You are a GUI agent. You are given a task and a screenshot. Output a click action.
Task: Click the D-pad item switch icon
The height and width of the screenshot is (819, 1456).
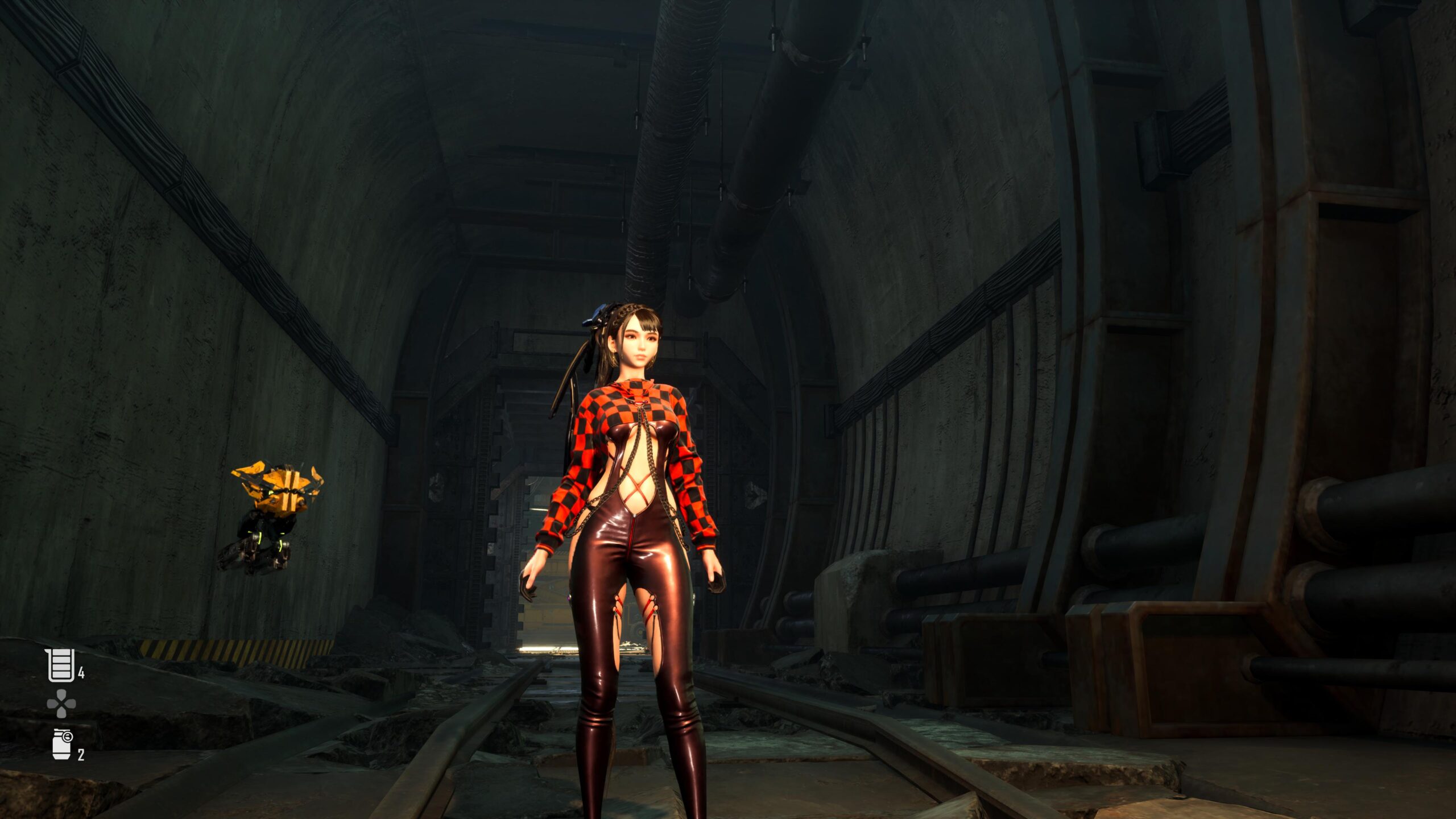(61, 703)
